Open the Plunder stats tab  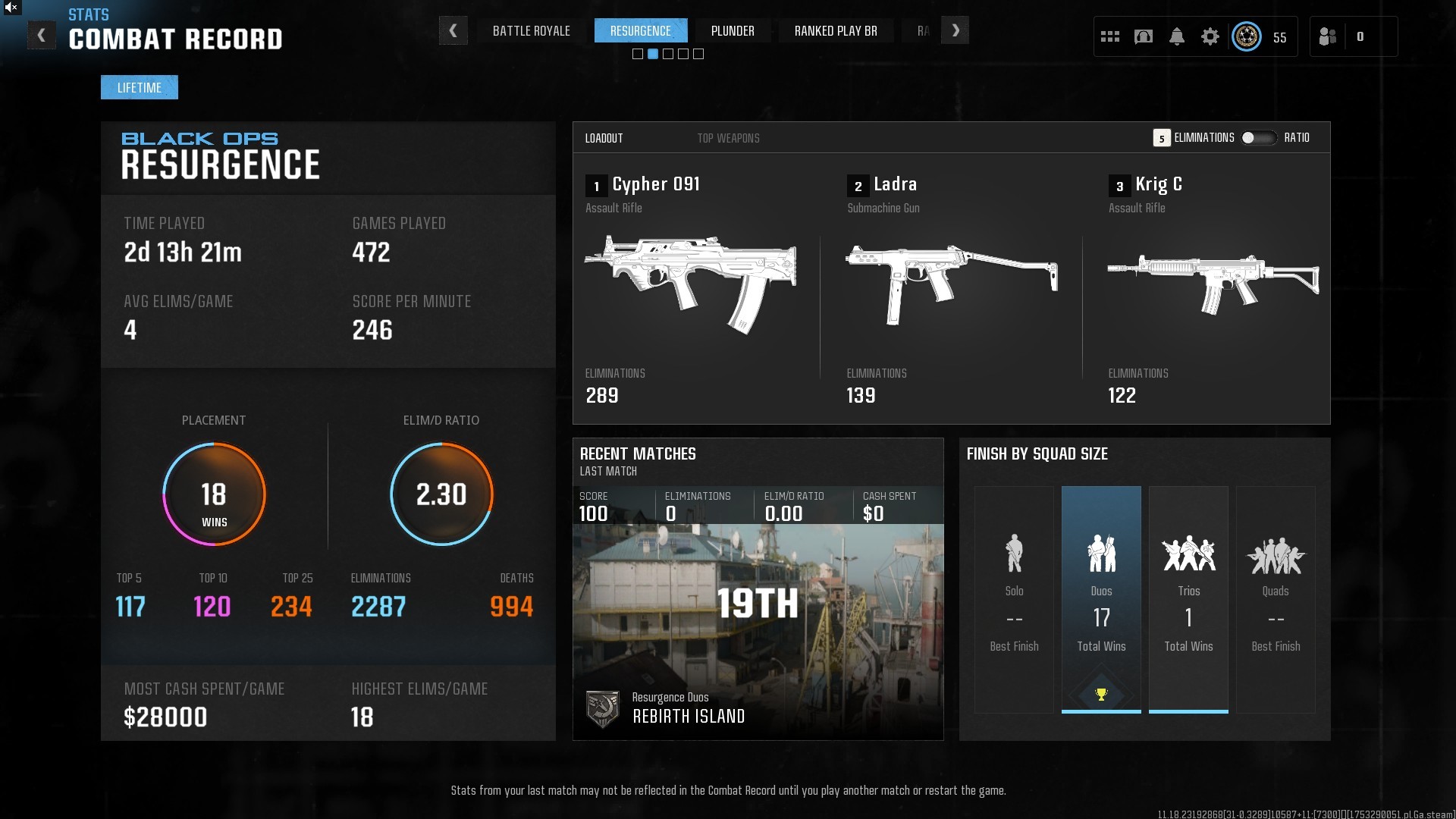coord(733,31)
